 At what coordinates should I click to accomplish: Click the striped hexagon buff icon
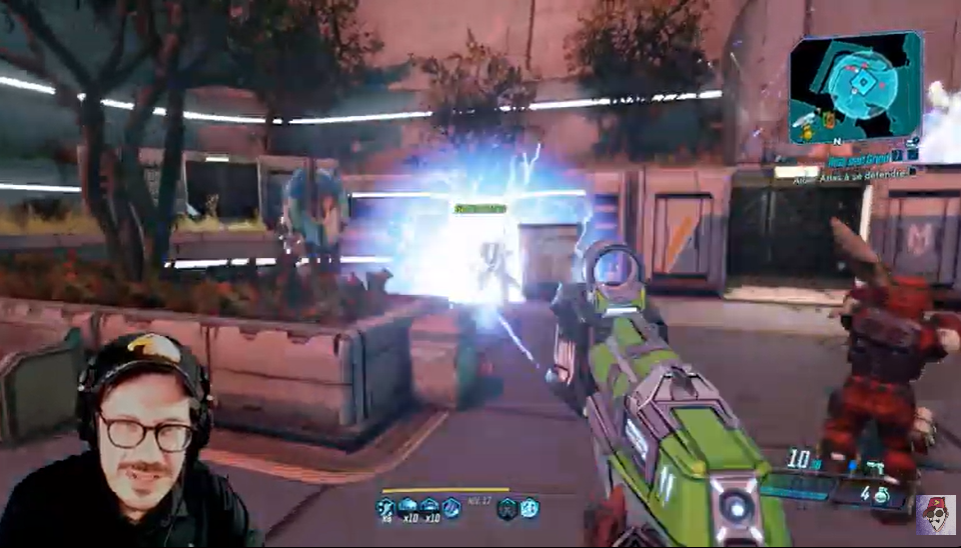(452, 507)
